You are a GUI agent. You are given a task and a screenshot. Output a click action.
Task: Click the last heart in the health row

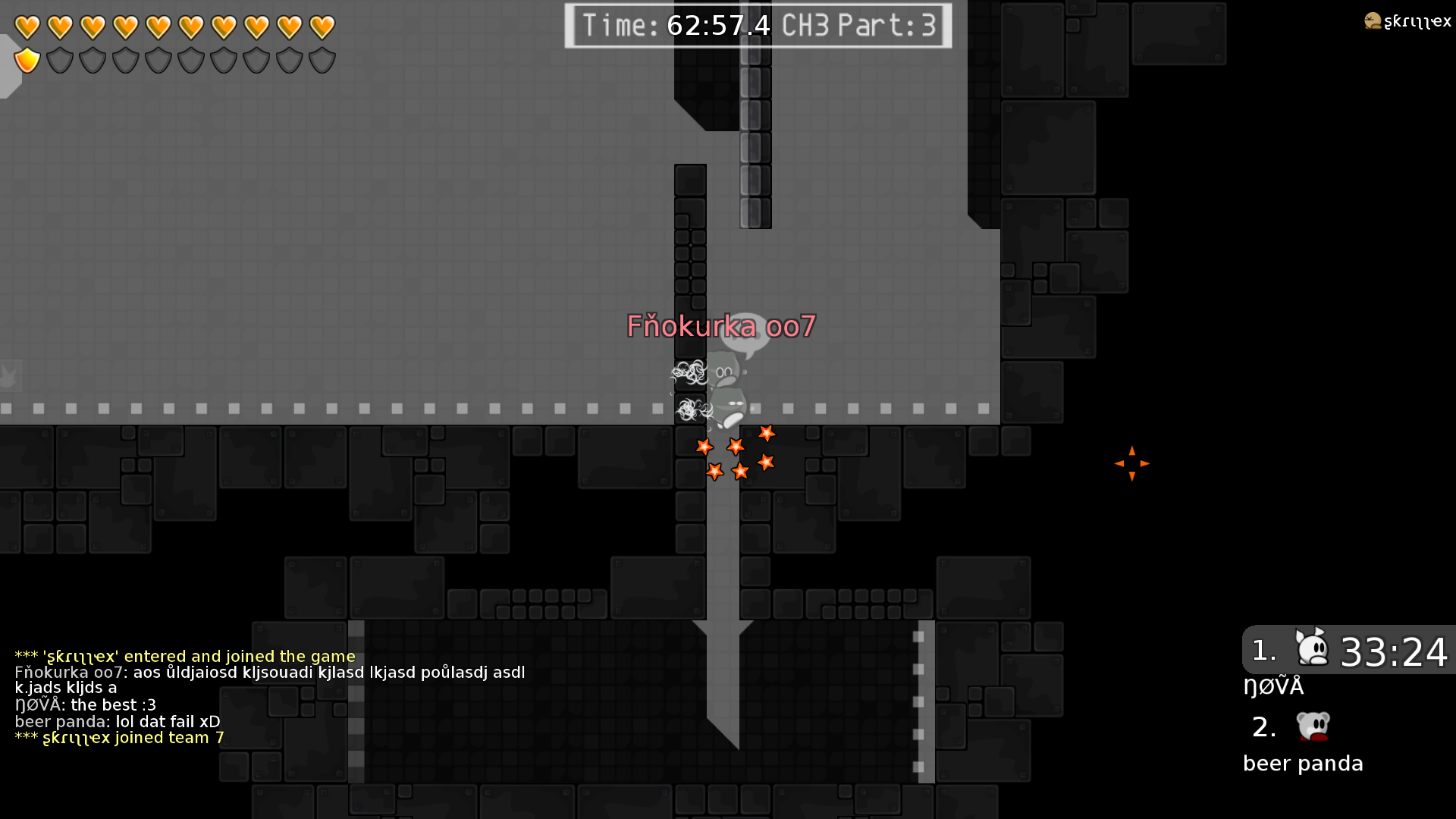coord(322,26)
